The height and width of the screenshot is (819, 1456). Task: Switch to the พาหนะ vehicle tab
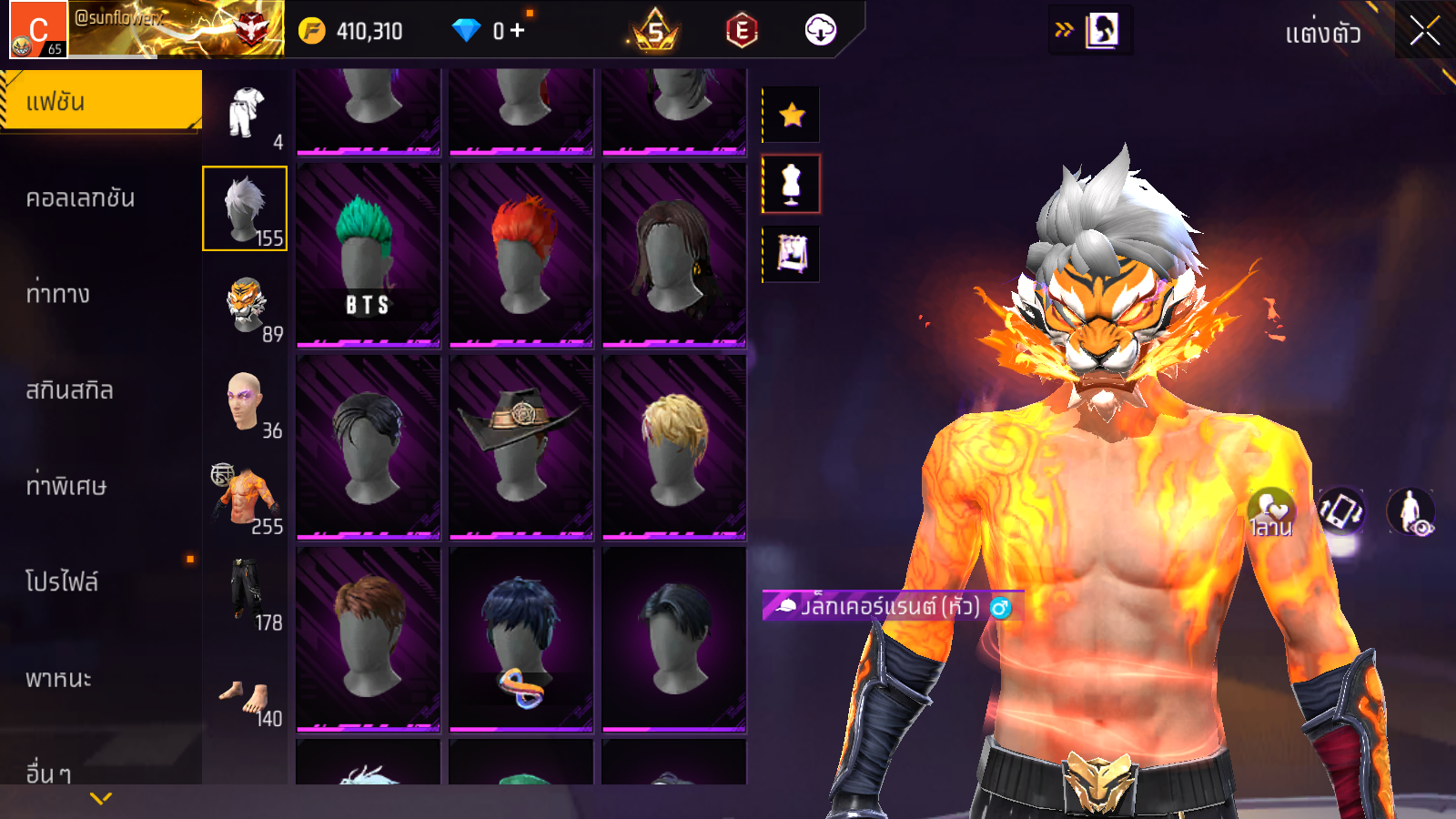59,679
